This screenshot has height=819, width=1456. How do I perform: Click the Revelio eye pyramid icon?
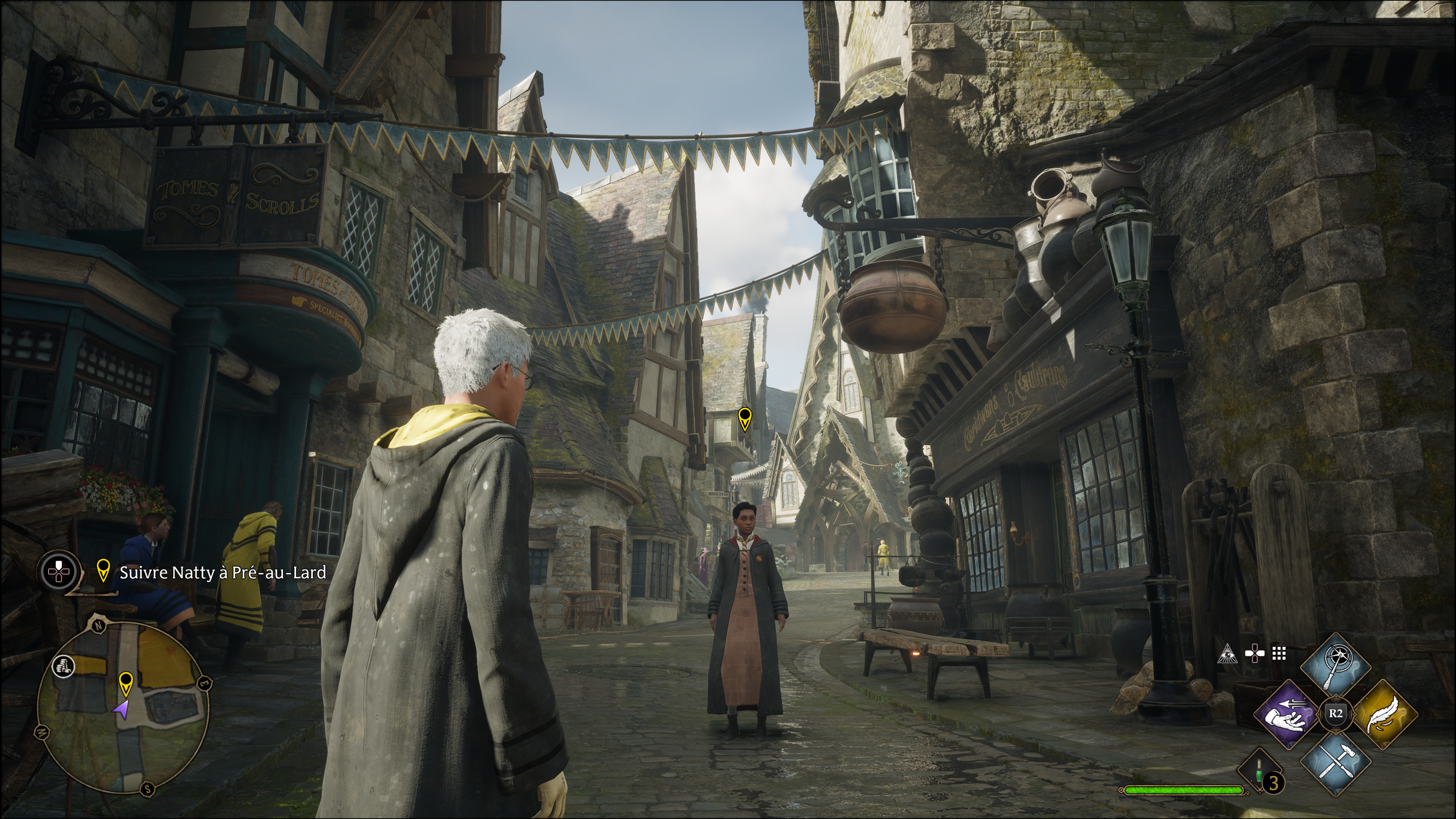[1228, 654]
